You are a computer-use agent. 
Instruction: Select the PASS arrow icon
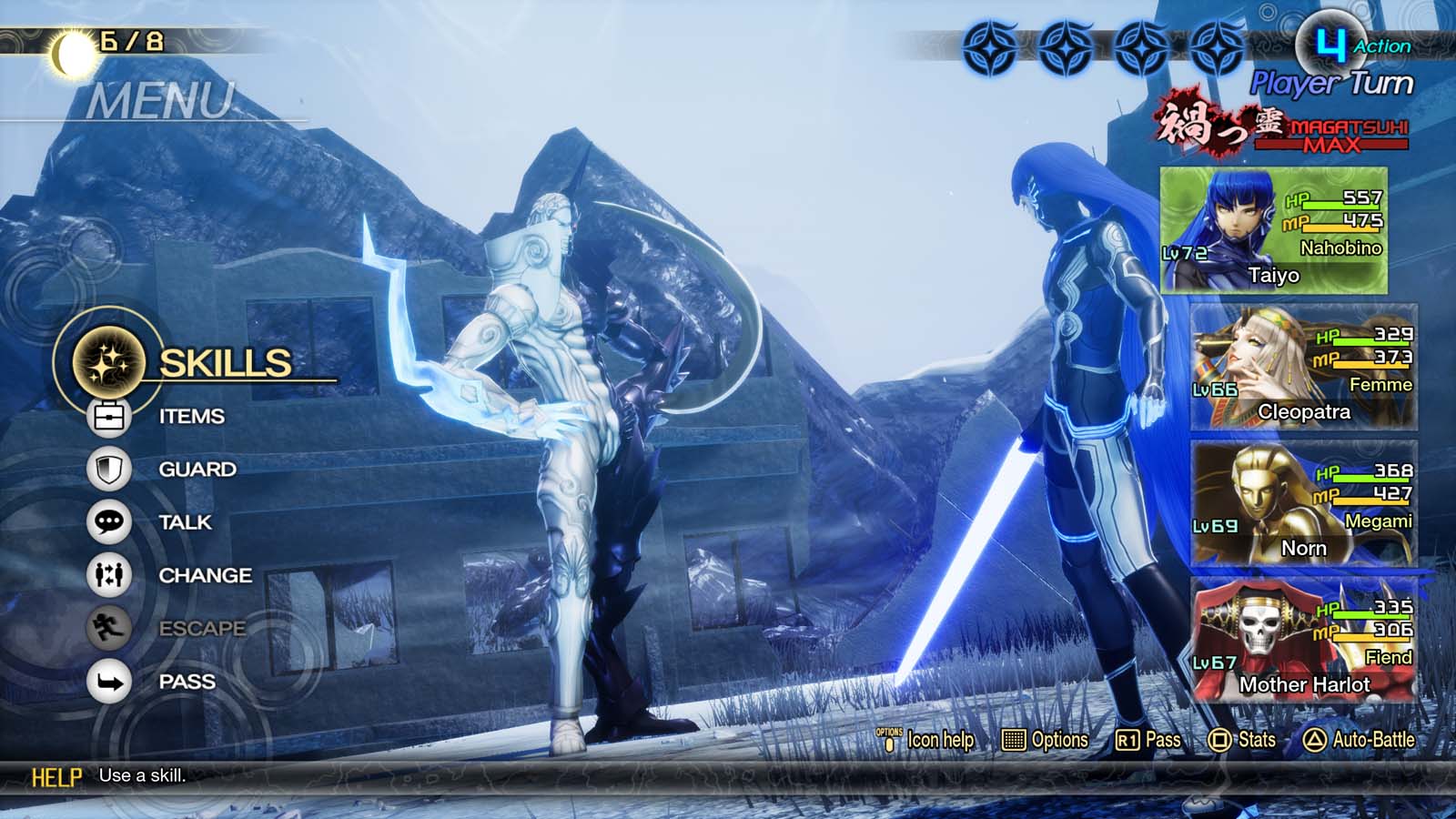(x=109, y=681)
